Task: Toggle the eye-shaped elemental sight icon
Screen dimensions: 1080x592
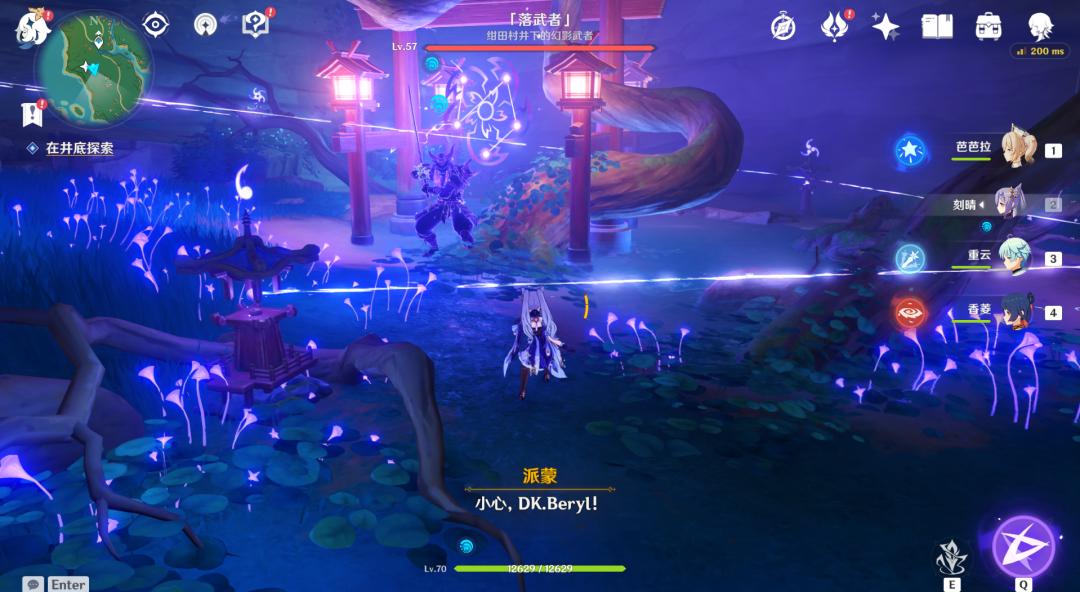Action: (x=155, y=24)
